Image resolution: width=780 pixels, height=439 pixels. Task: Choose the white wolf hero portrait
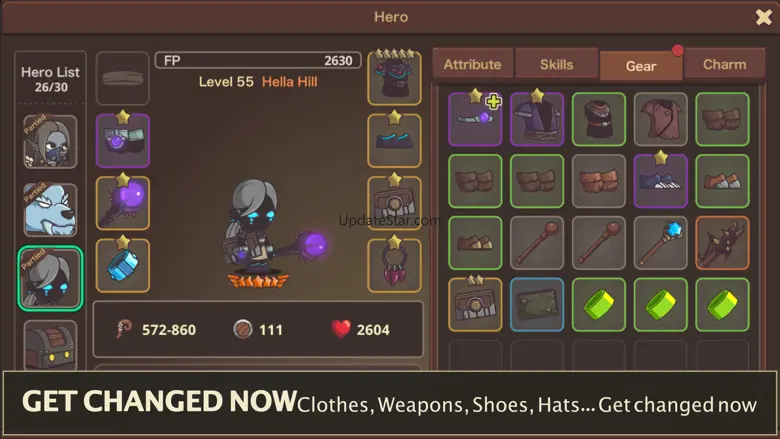50,209
